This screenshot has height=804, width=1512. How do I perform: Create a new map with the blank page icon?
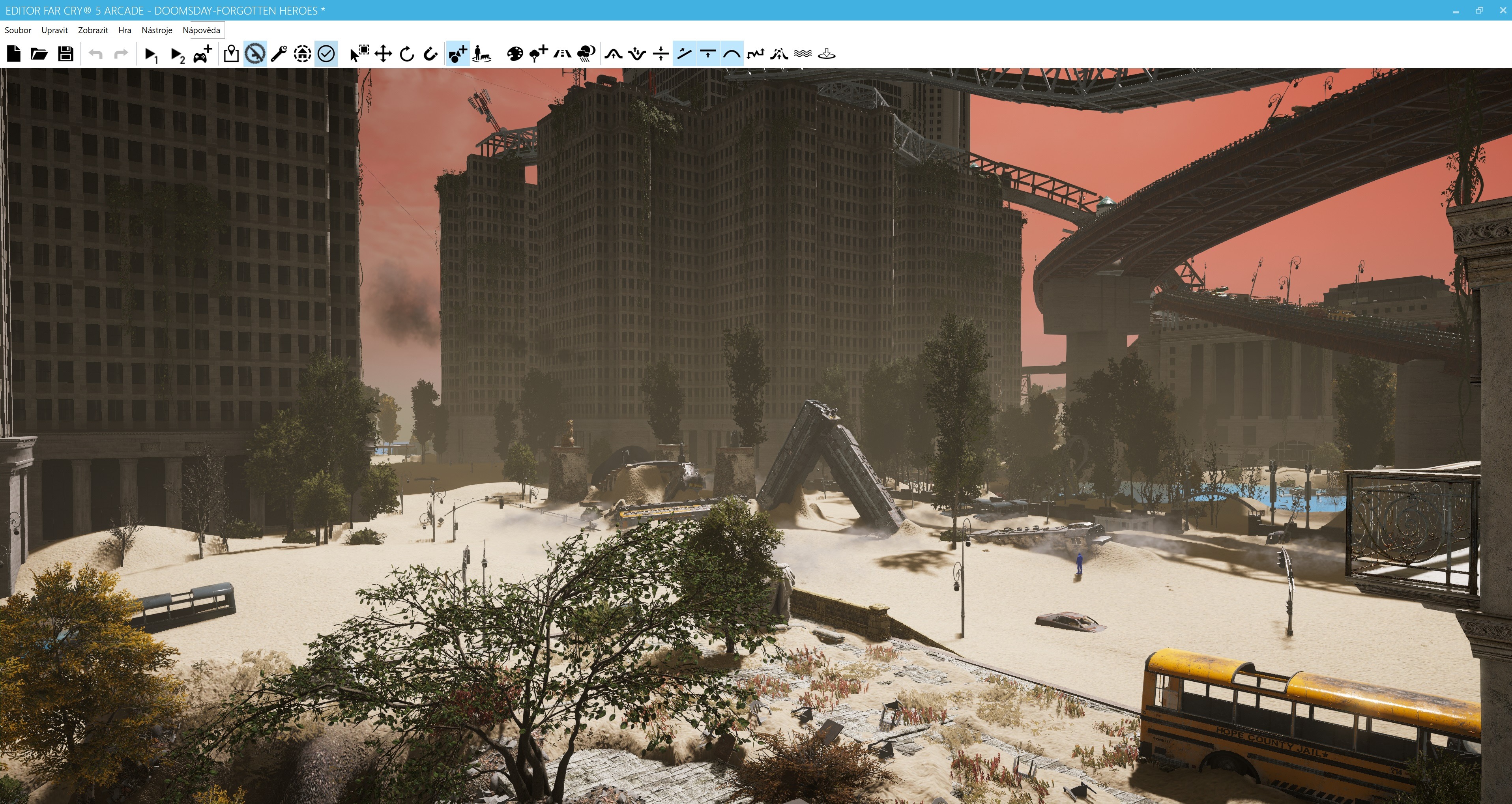click(x=14, y=54)
